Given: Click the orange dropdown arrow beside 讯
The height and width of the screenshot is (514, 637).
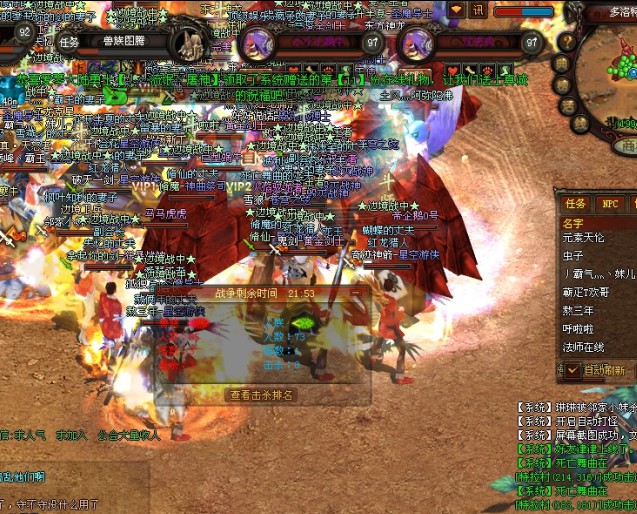Looking at the screenshot, I should pyautogui.click(x=456, y=10).
